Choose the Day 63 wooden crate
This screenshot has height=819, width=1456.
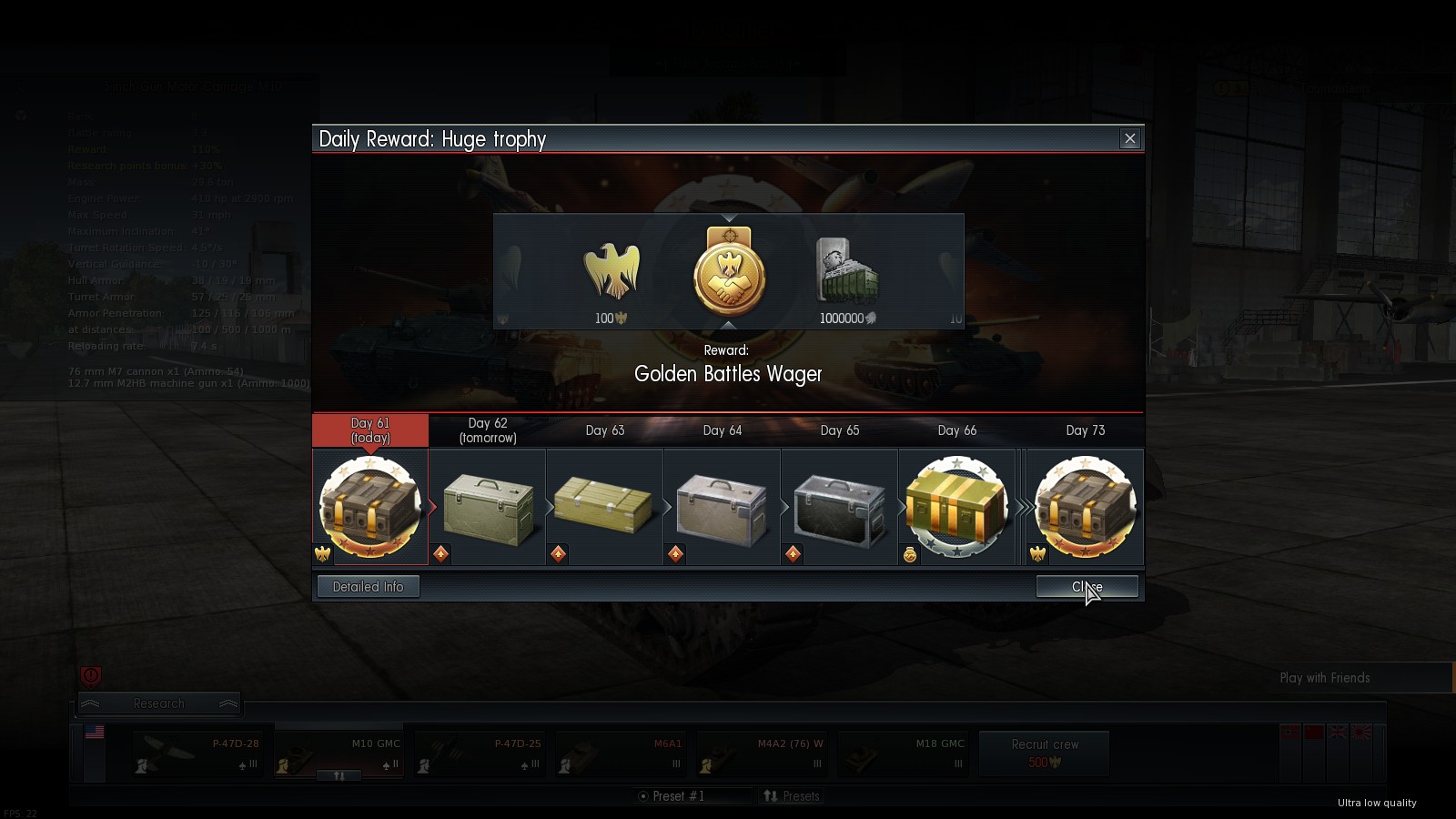605,507
